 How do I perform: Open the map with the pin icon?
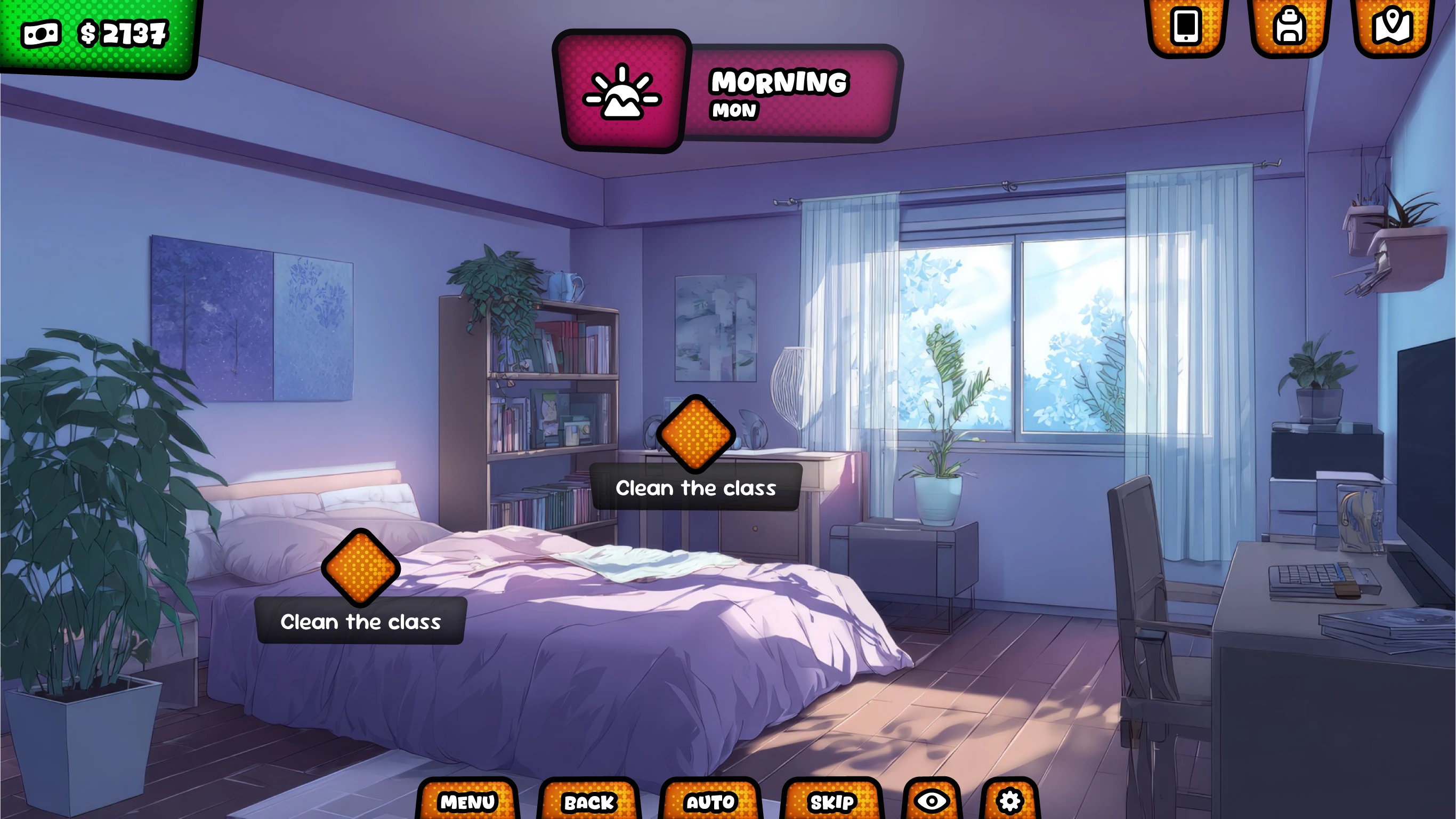pyautogui.click(x=1393, y=26)
